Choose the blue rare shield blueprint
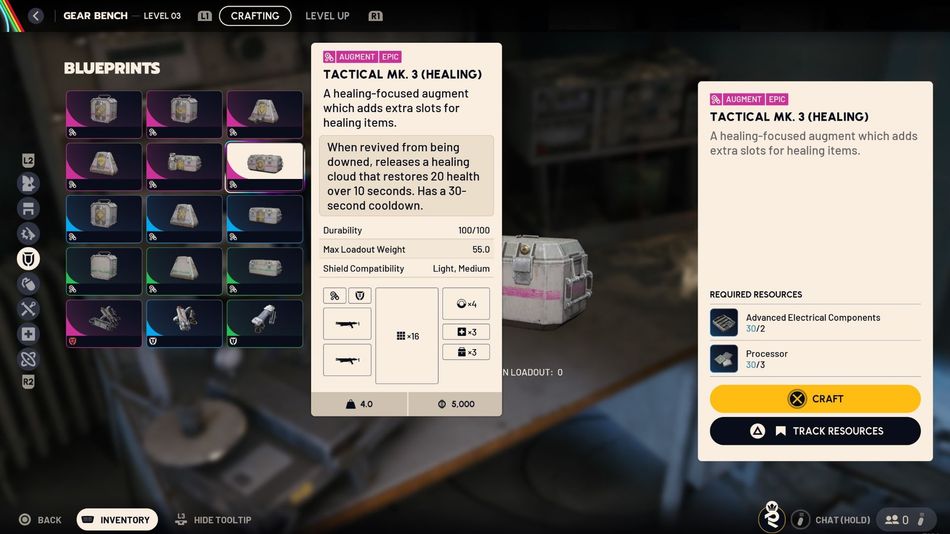950x534 pixels. click(184, 323)
